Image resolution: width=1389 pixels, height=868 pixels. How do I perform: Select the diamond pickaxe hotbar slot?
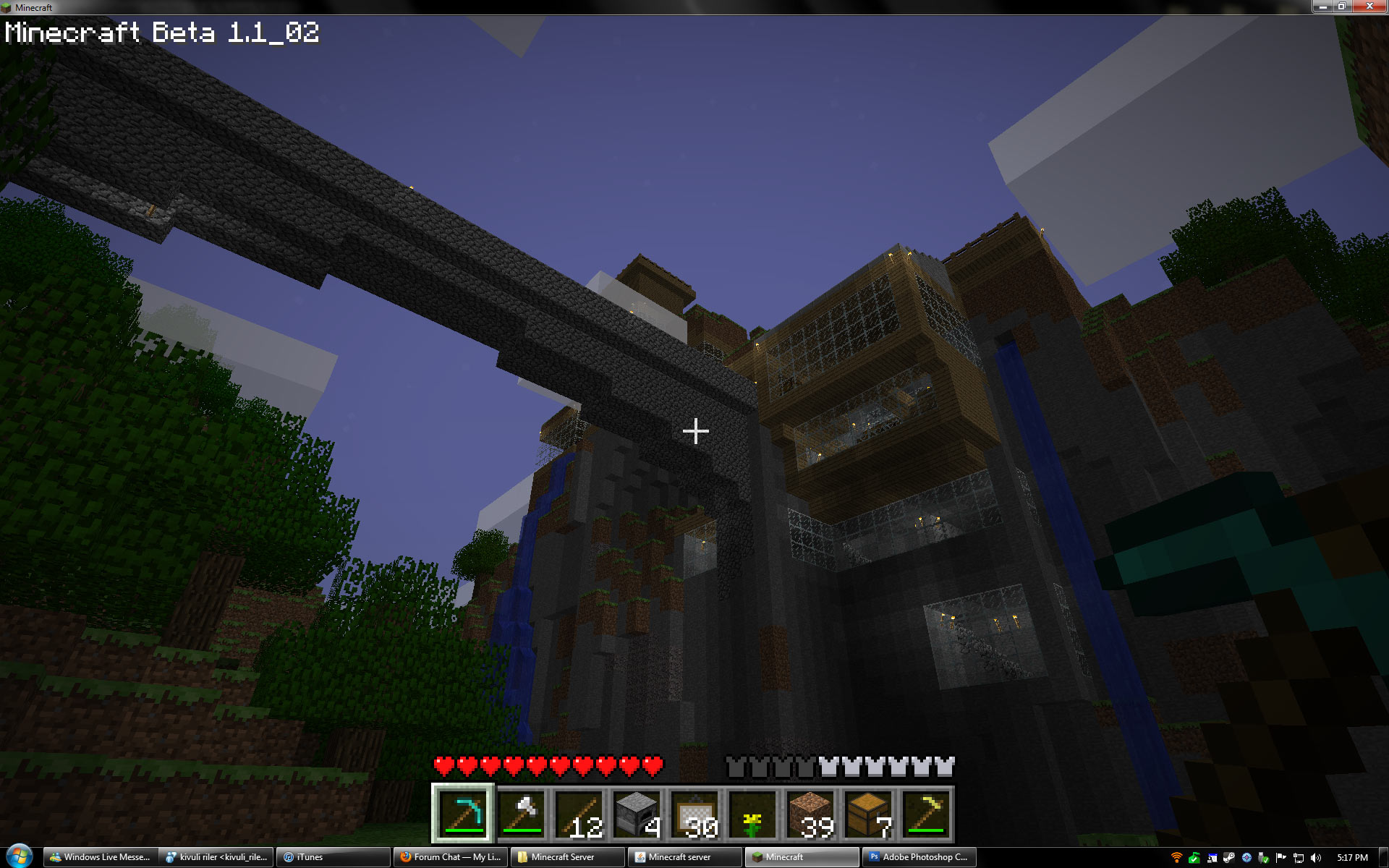(463, 814)
